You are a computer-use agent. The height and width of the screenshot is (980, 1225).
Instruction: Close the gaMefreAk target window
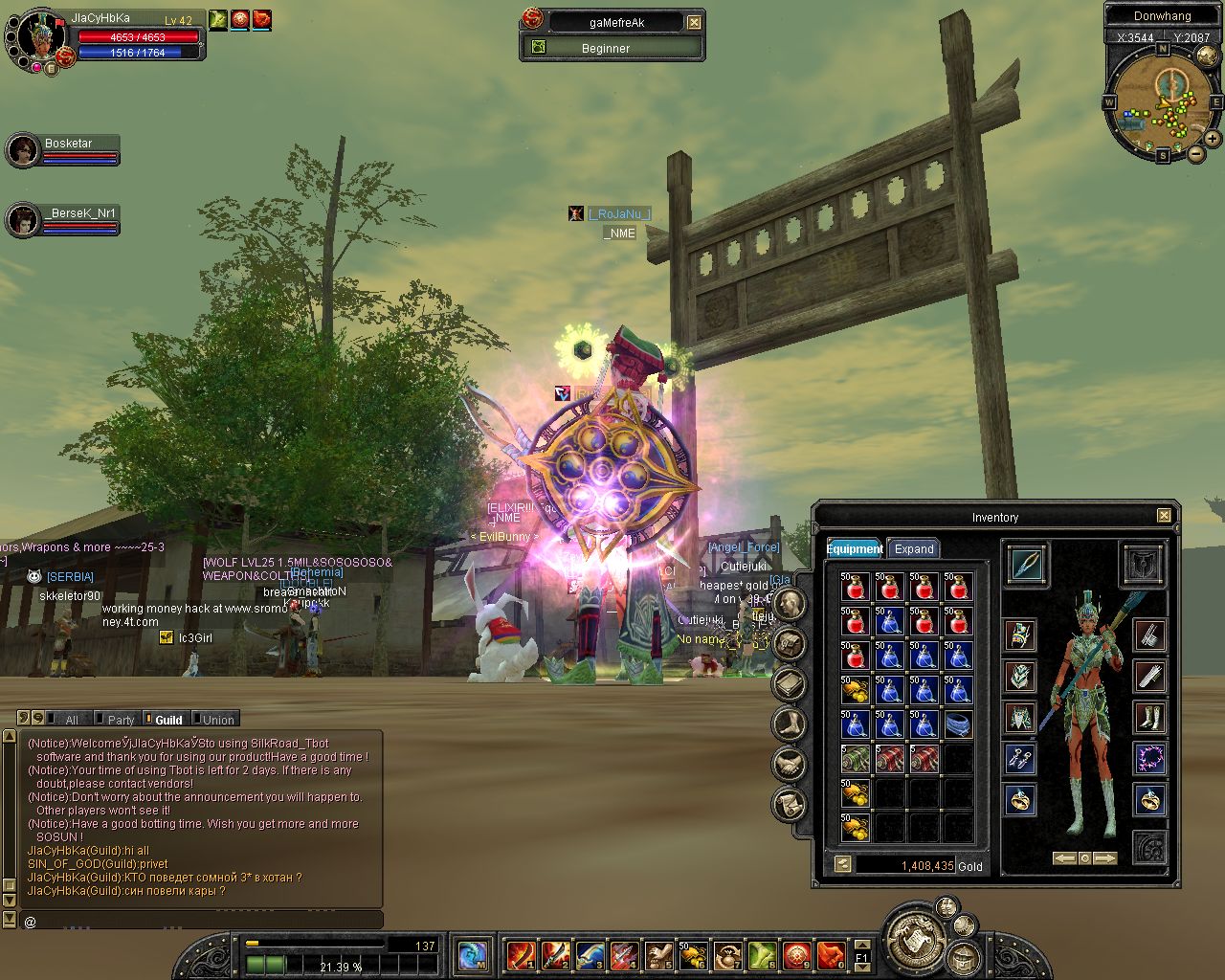pyautogui.click(x=695, y=22)
